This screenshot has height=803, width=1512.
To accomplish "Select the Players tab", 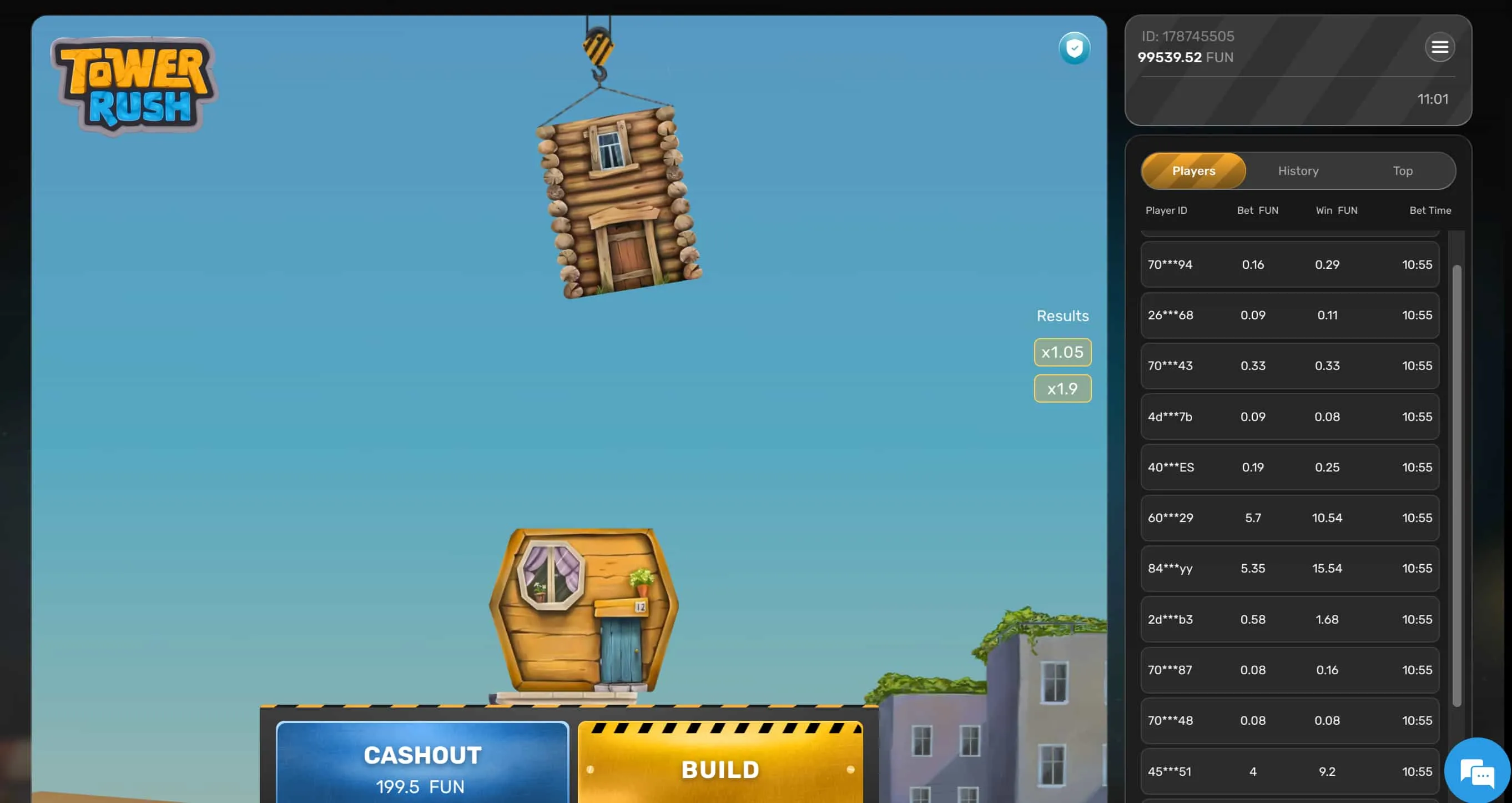I will pyautogui.click(x=1193, y=171).
